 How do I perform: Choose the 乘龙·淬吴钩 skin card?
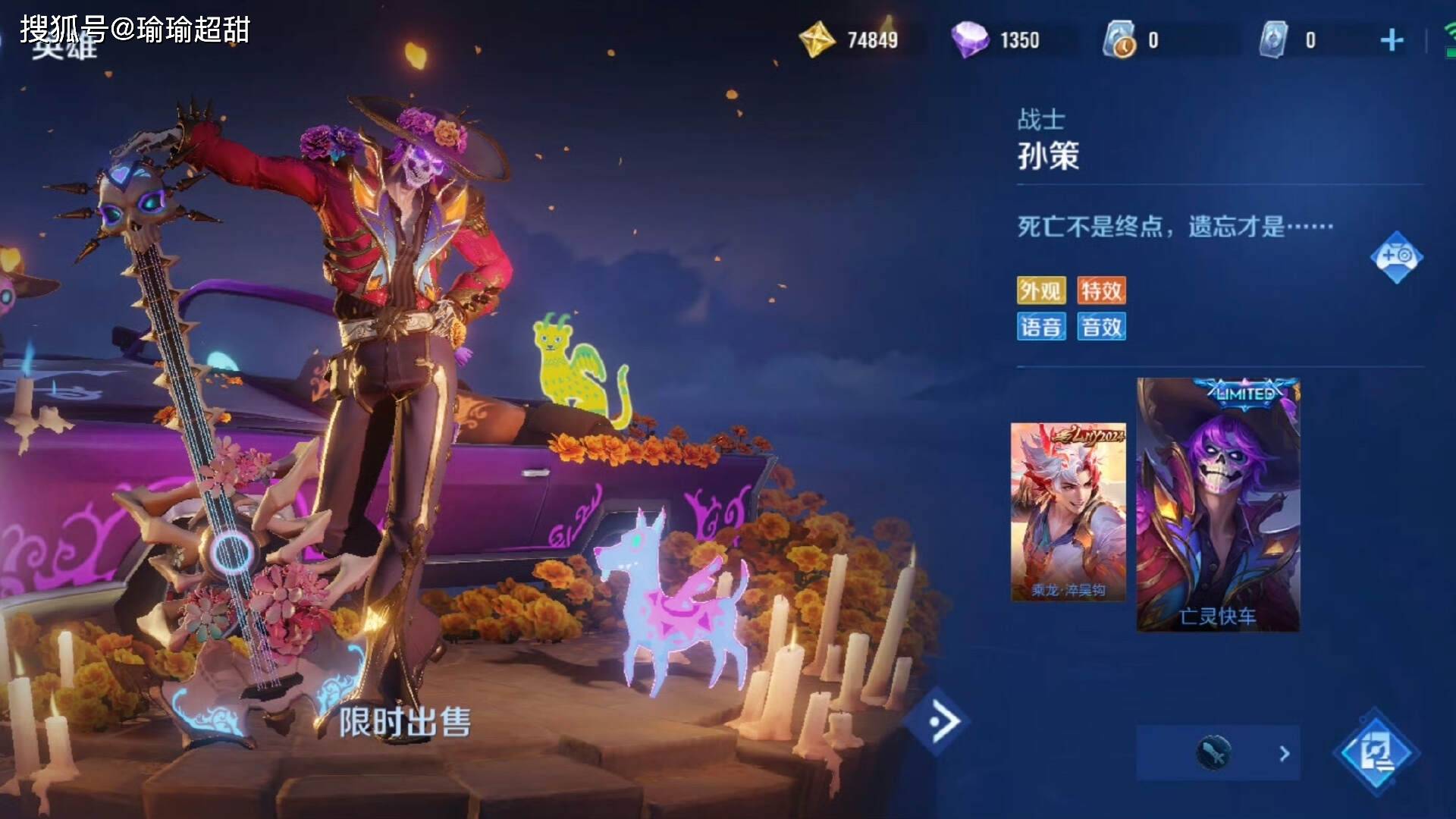[x=1068, y=513]
